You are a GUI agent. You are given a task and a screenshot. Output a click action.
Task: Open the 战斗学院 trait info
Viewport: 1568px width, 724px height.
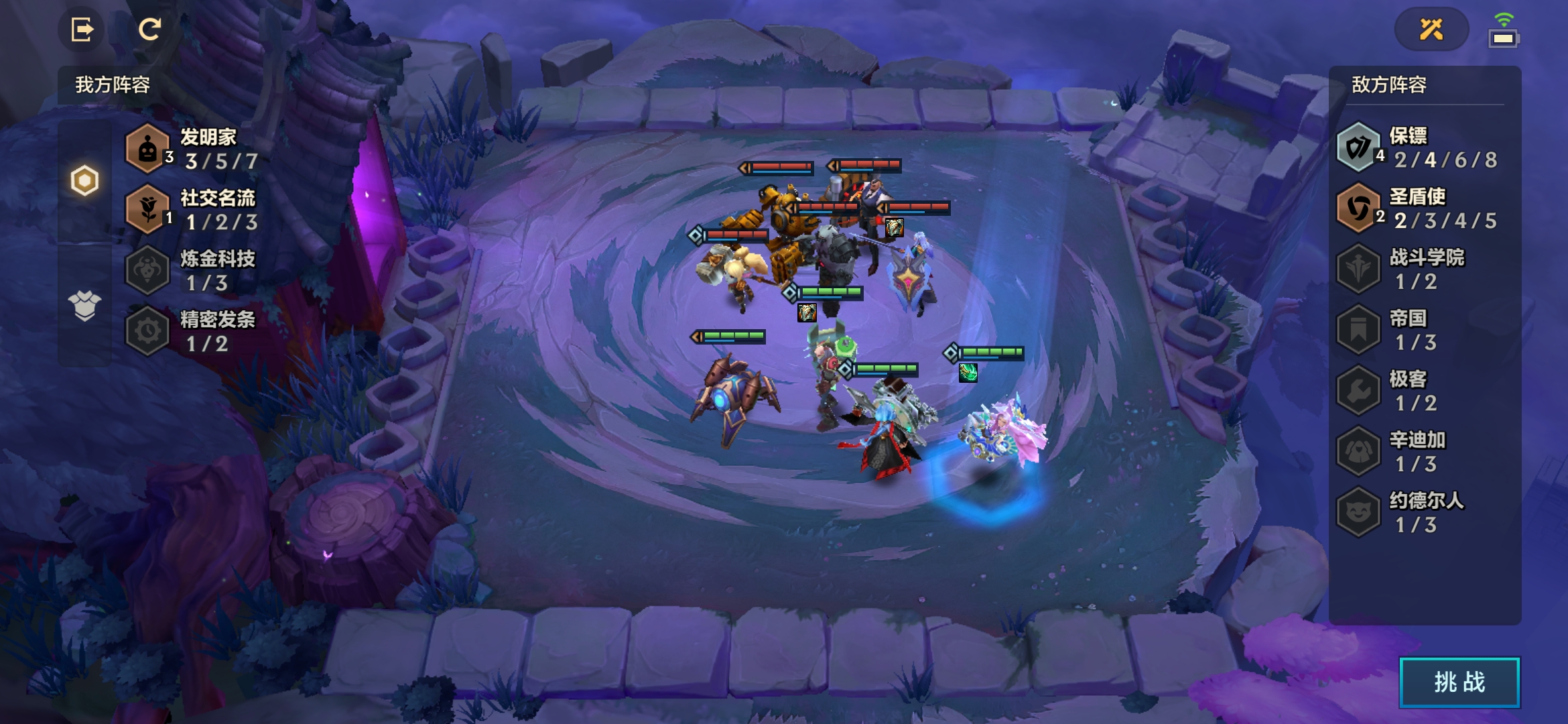[x=1417, y=269]
